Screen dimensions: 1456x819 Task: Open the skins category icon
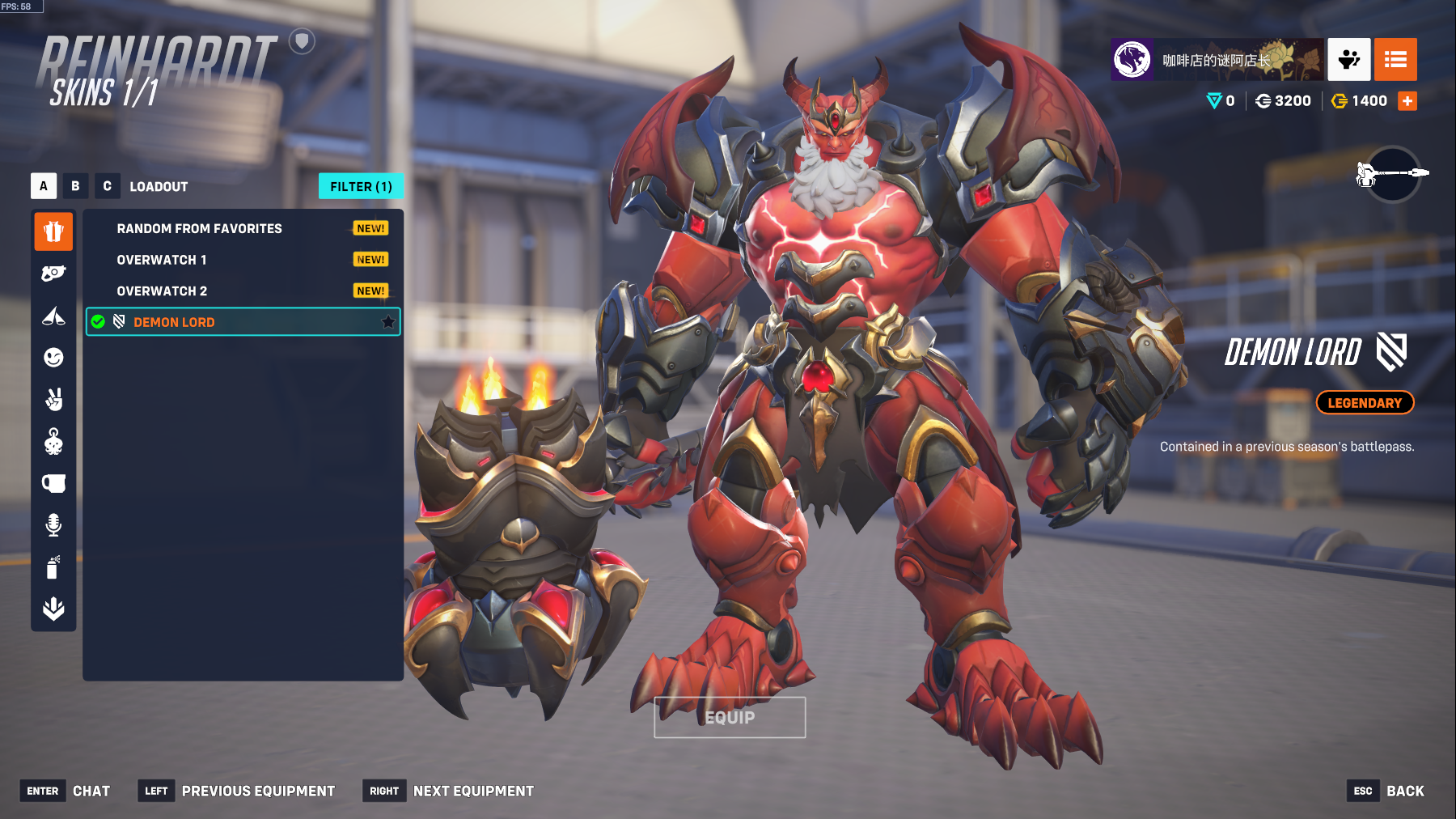53,232
